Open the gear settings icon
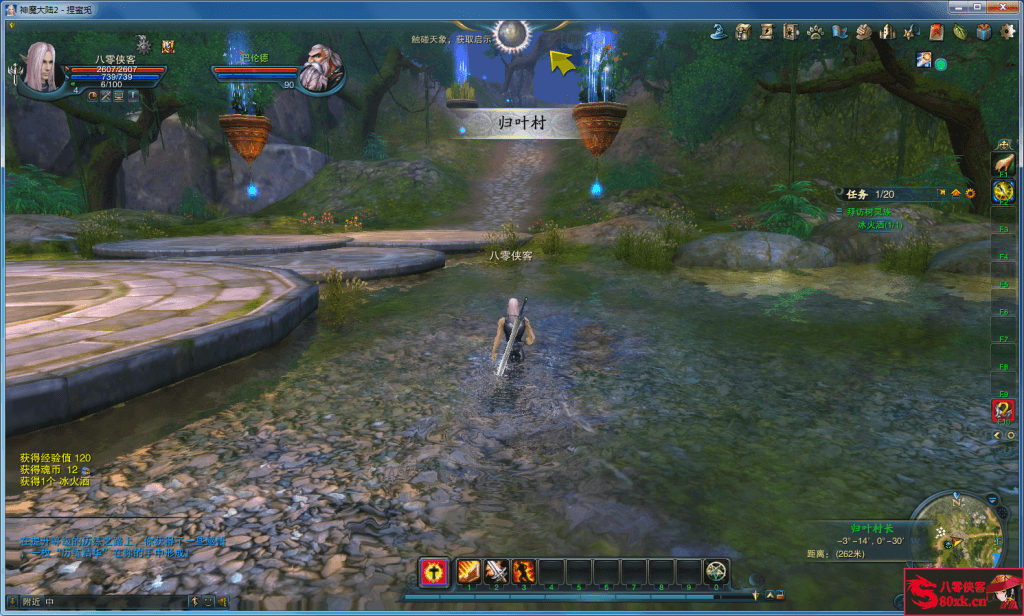The image size is (1024, 616). 1007,32
